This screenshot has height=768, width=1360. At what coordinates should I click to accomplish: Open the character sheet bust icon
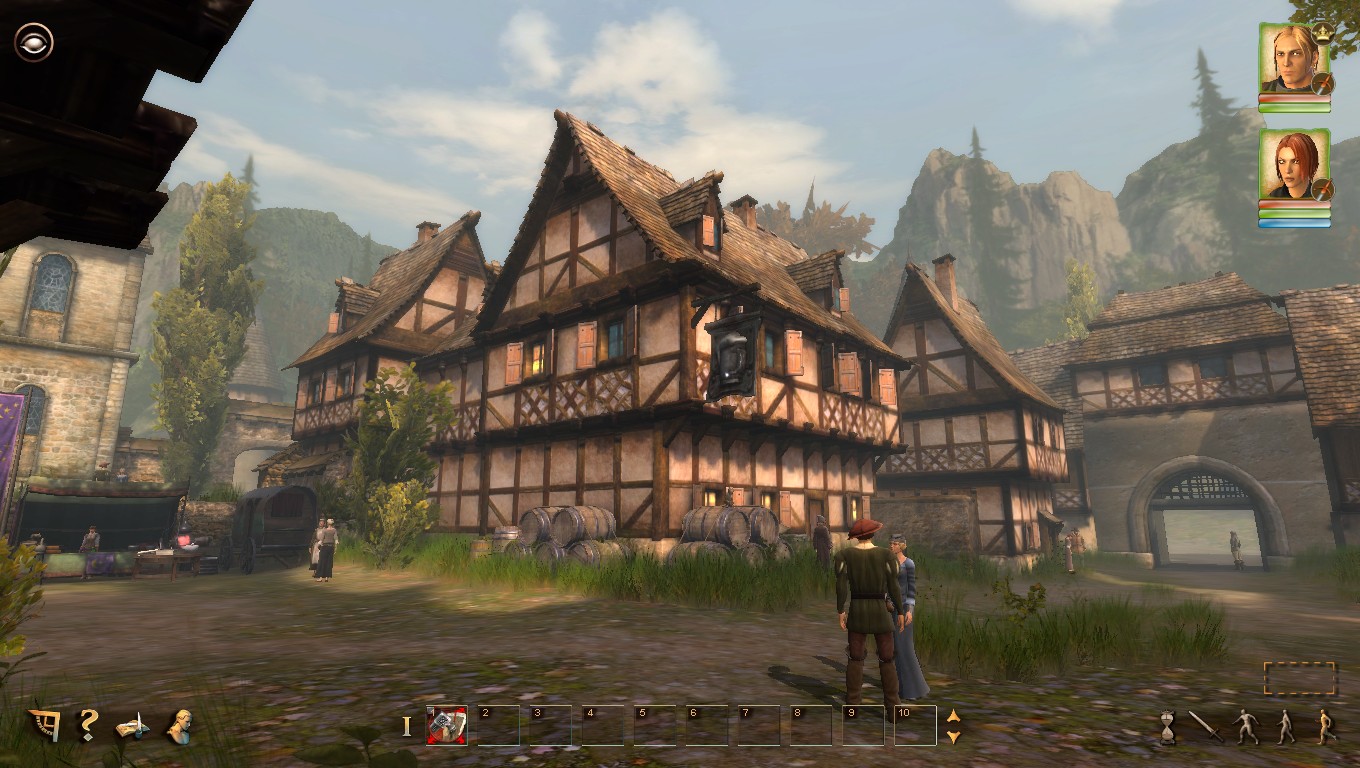click(x=180, y=725)
